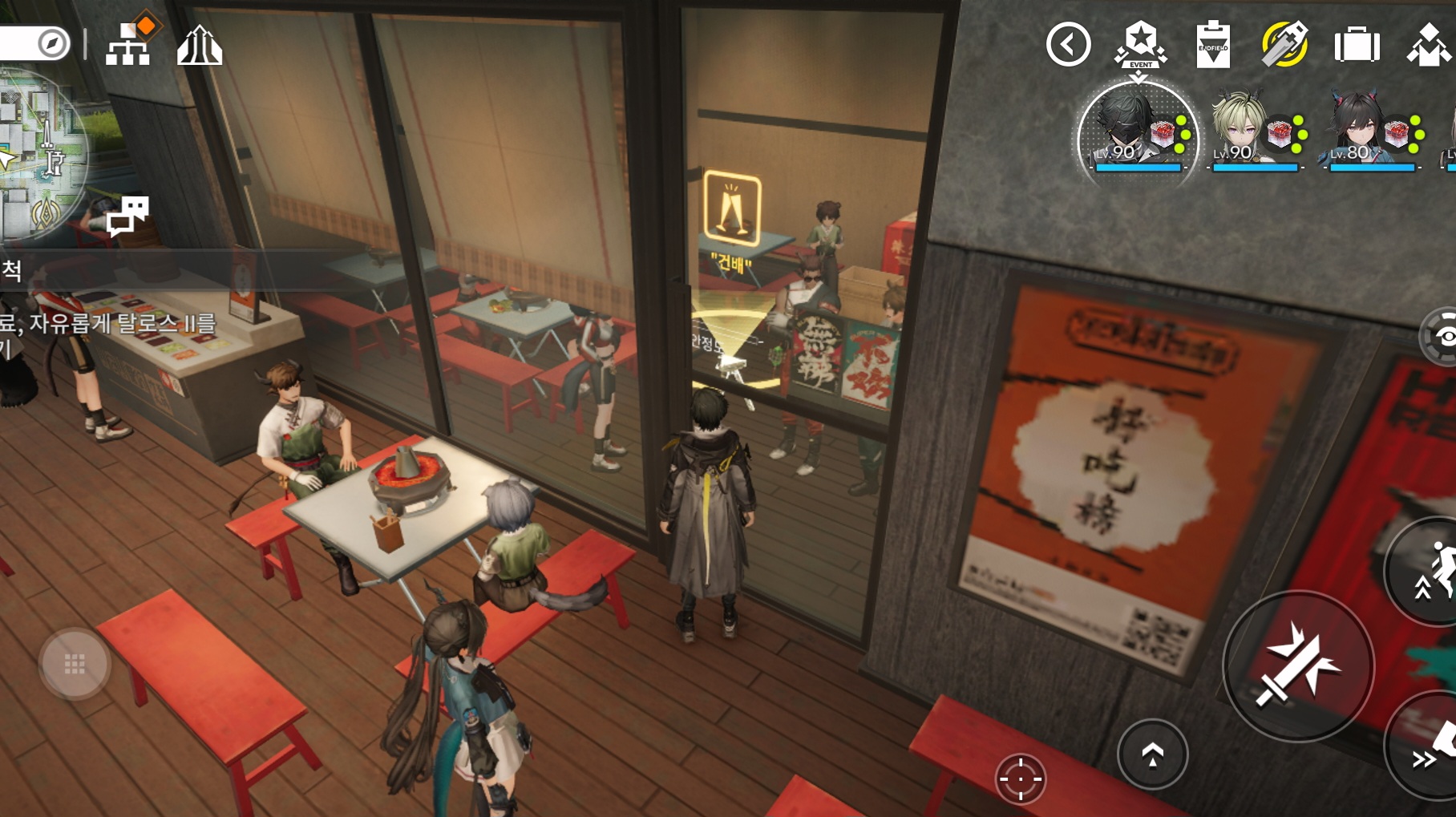Activate the crosshair lock-on button
The width and height of the screenshot is (1456, 817).
(1021, 779)
